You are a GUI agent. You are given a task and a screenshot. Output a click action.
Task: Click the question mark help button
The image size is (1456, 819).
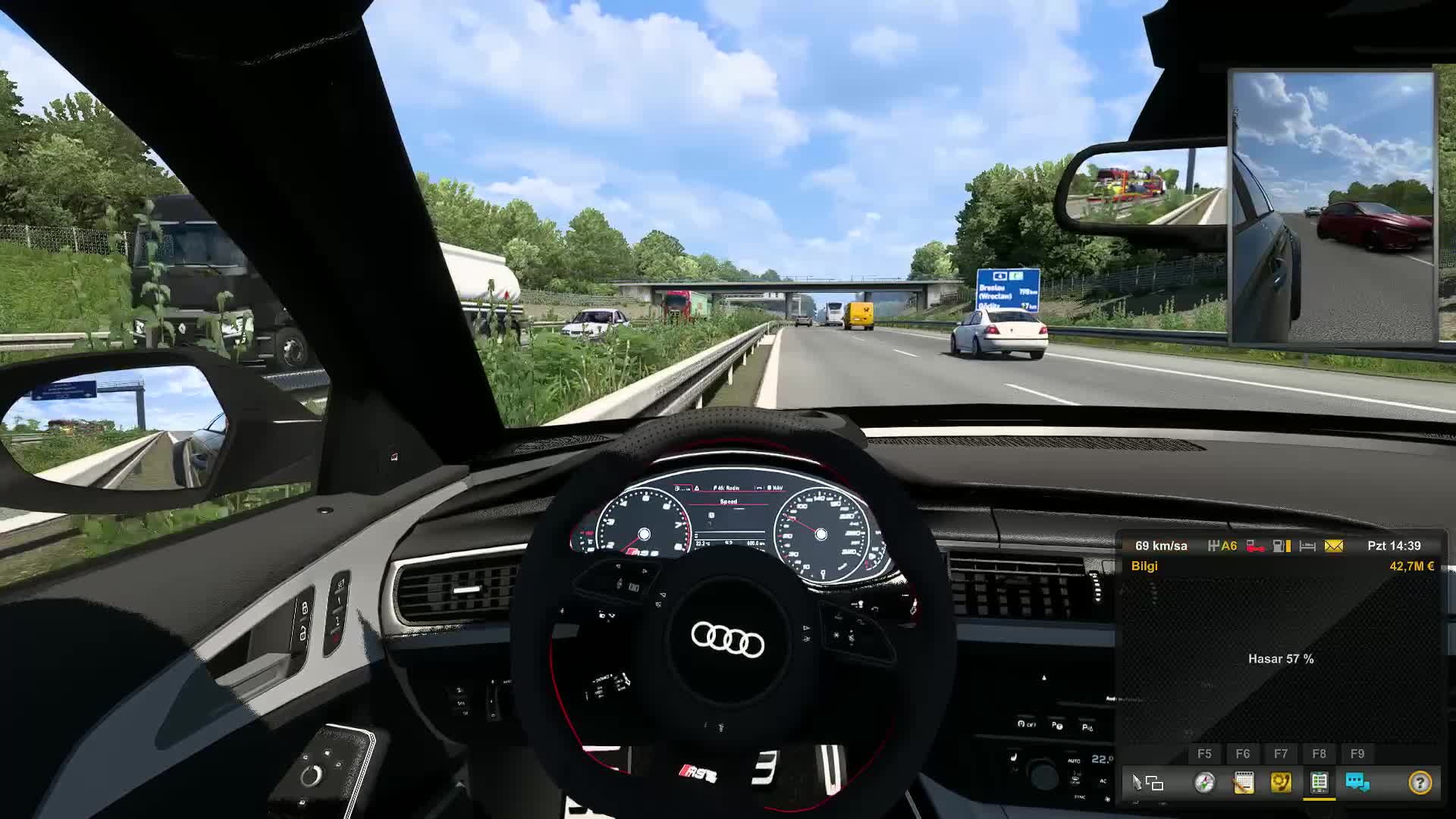pyautogui.click(x=1420, y=783)
